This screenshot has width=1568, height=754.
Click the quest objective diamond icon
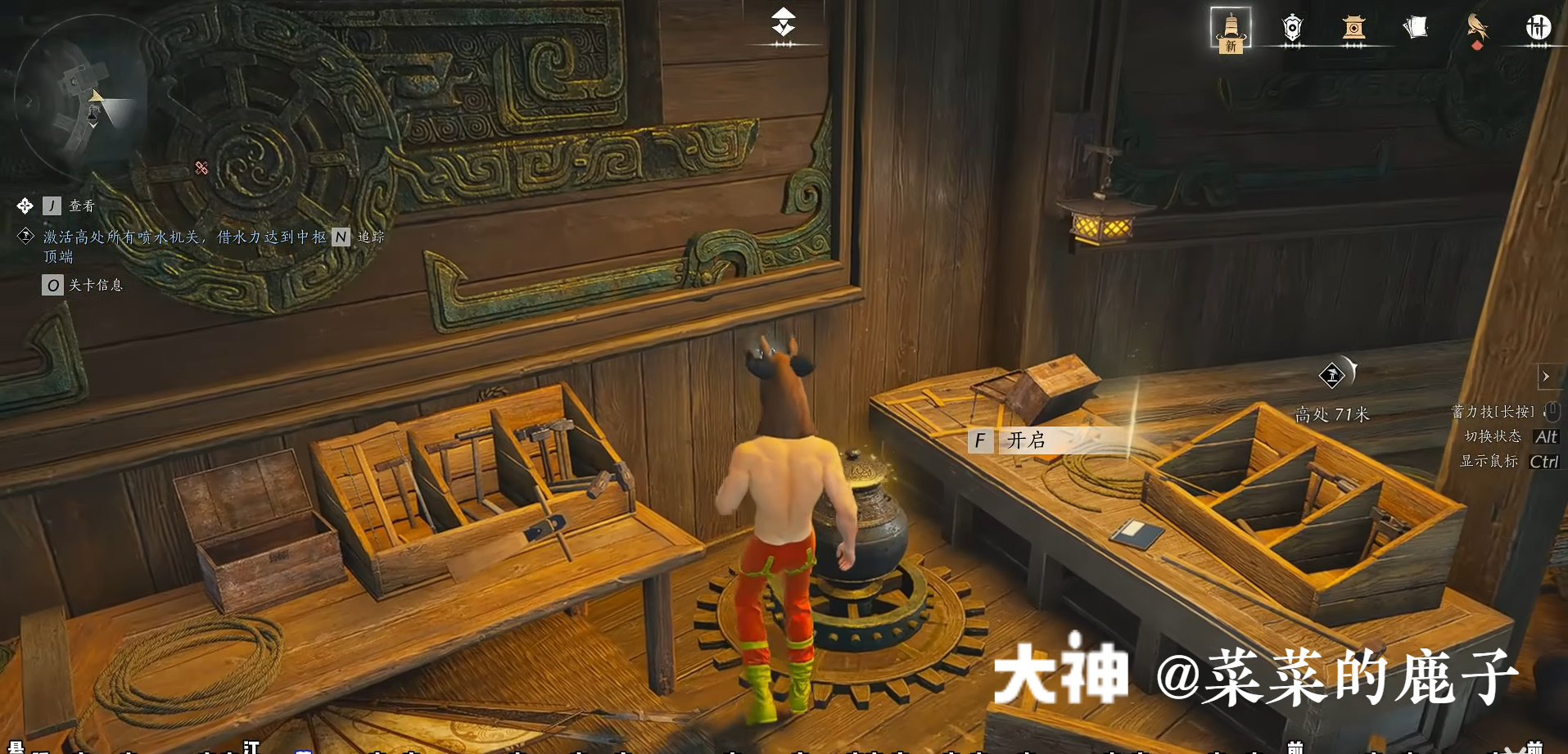coord(25,237)
